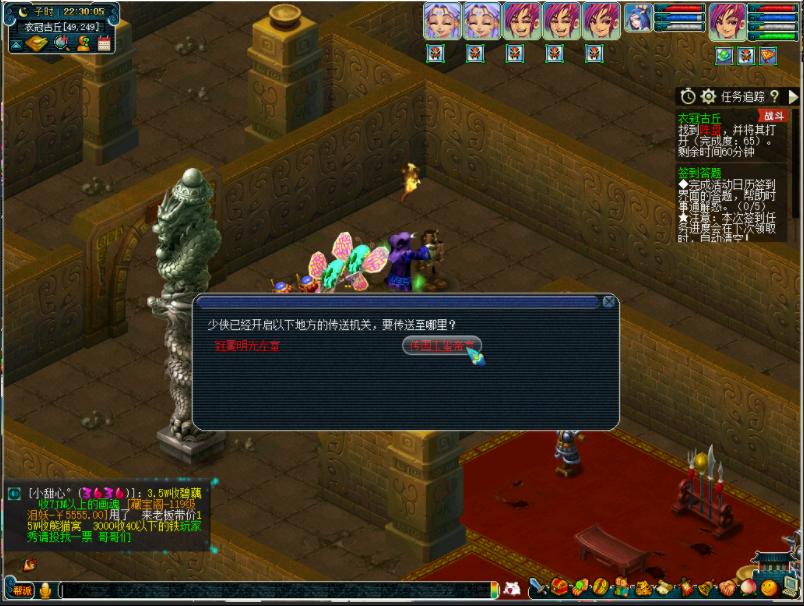The image size is (804, 606).
Task: Click the clock icon on quest tracker
Action: coord(688,96)
